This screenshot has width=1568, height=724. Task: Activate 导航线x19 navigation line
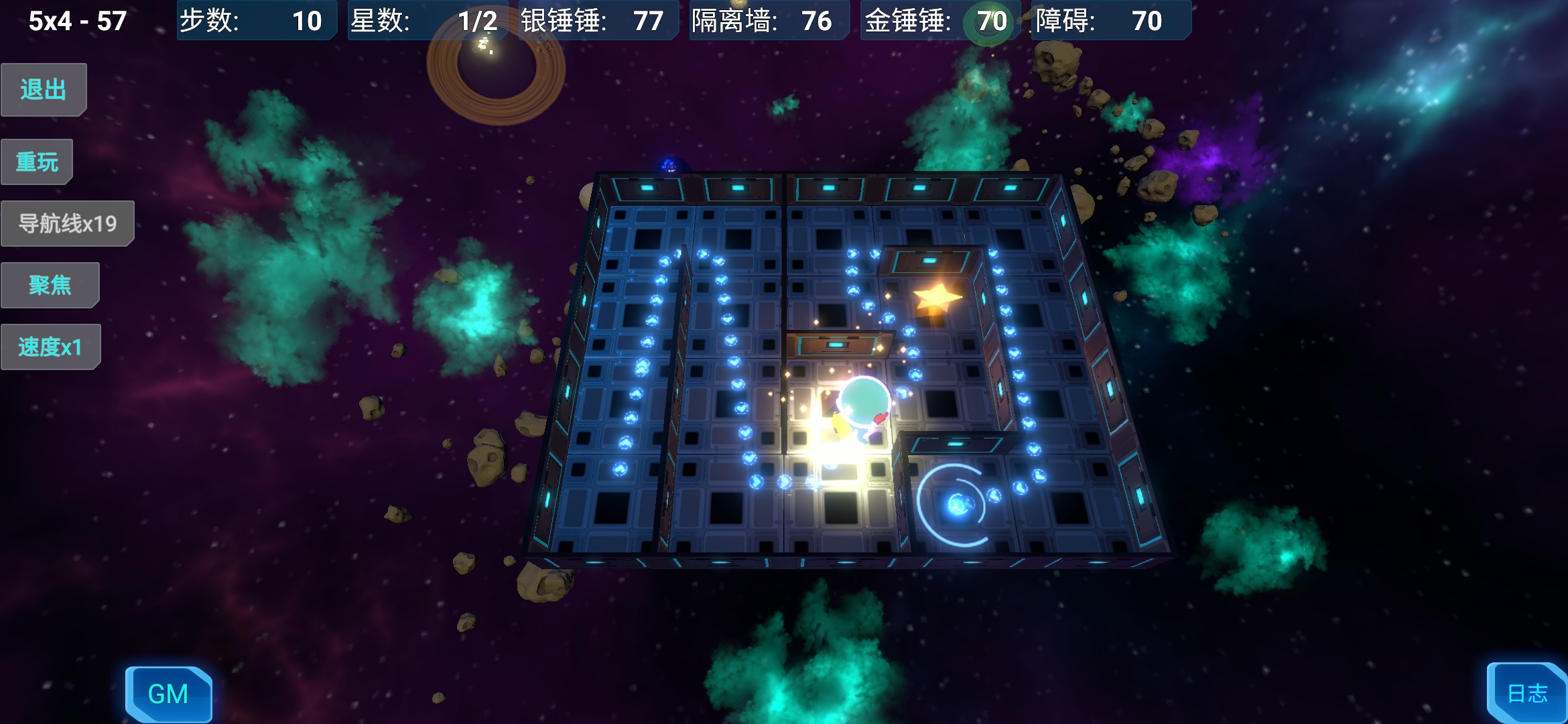coord(67,223)
